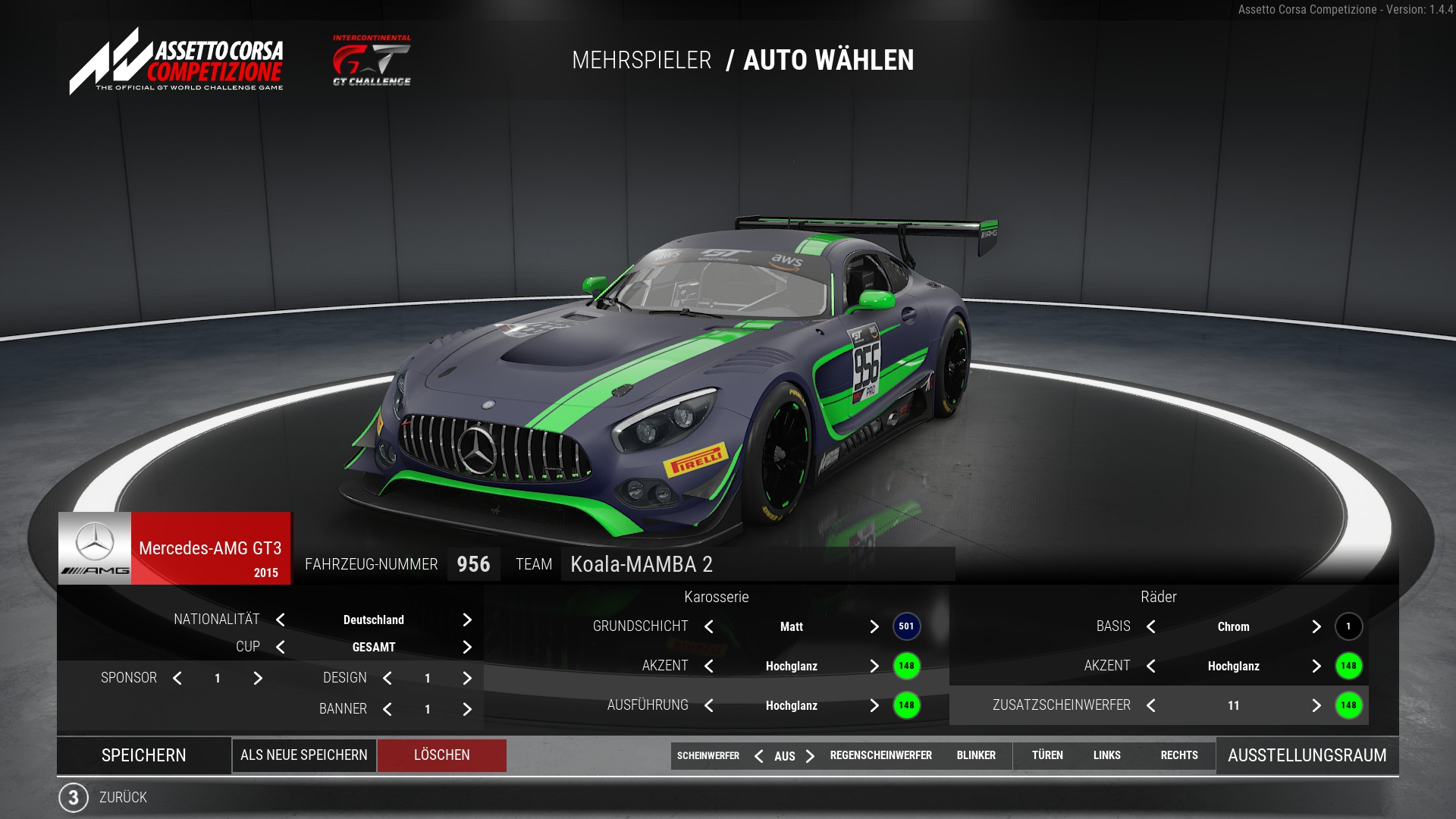Open the AUSSTELLUNGSRAUM showroom
Viewport: 1456px width, 819px height.
(1307, 755)
